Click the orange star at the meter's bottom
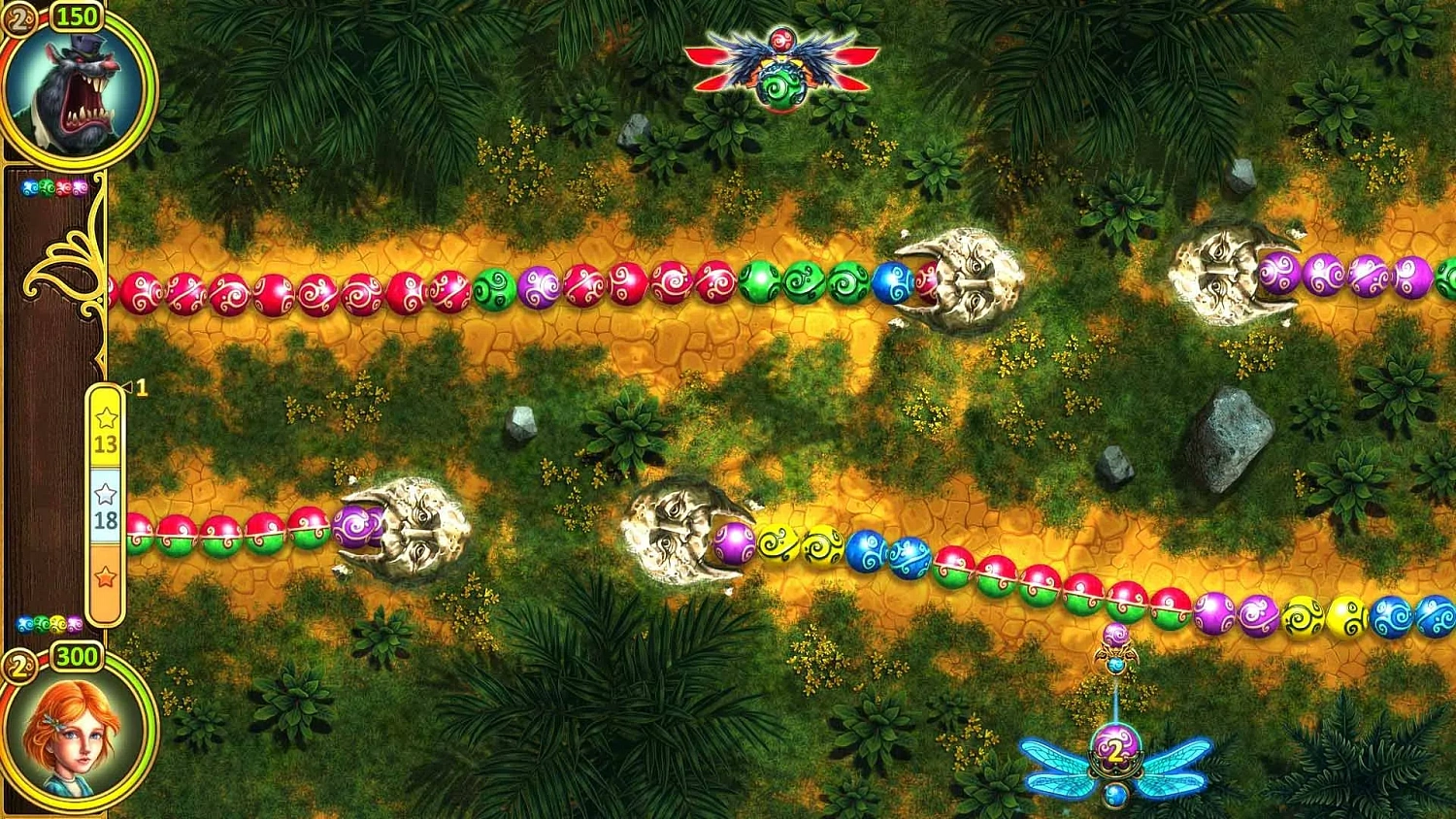Image resolution: width=1456 pixels, height=819 pixels. [104, 575]
